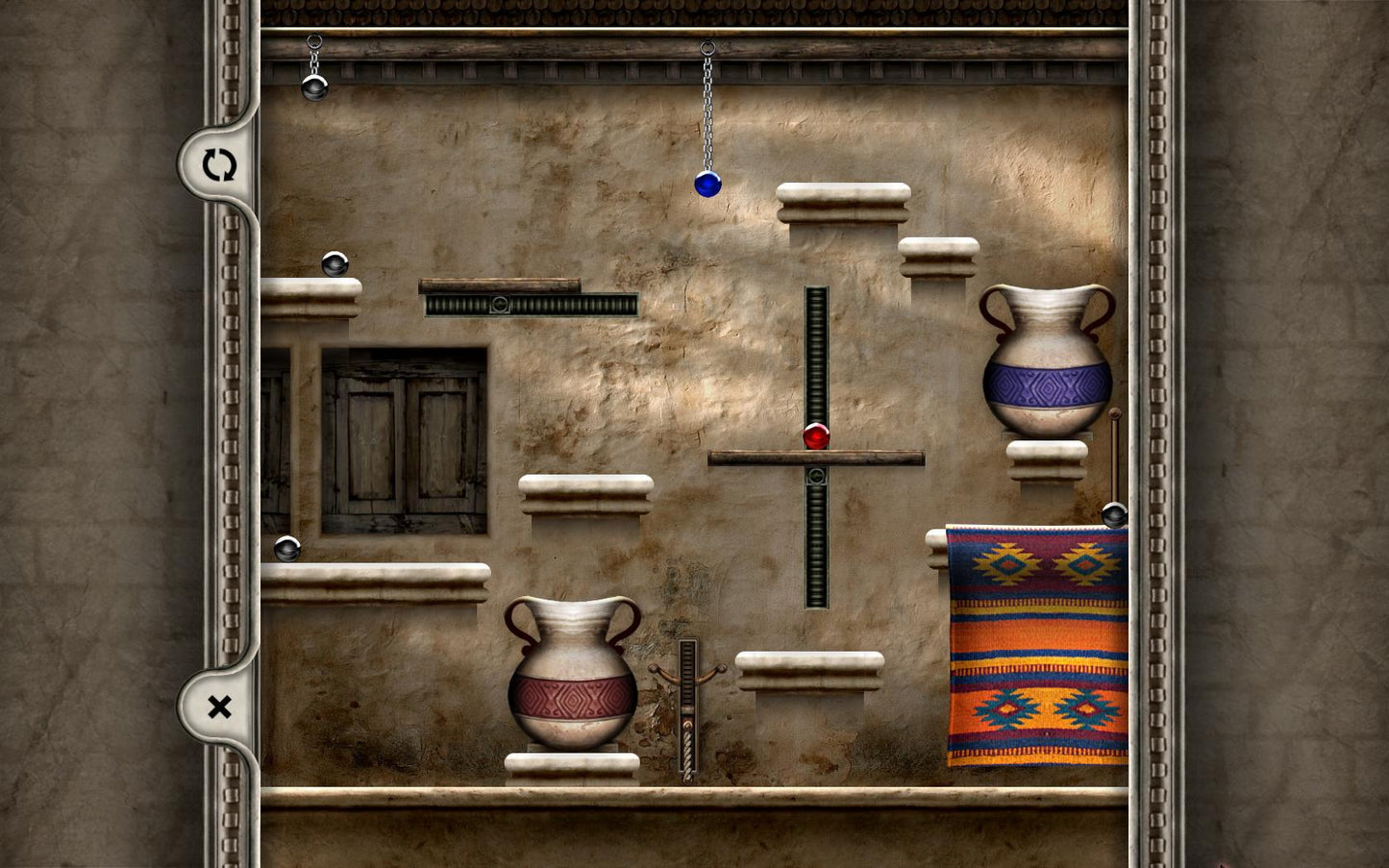Click the chain anchor ring at the top wall
Screen dimensions: 1389x868
pyautogui.click(x=707, y=46)
